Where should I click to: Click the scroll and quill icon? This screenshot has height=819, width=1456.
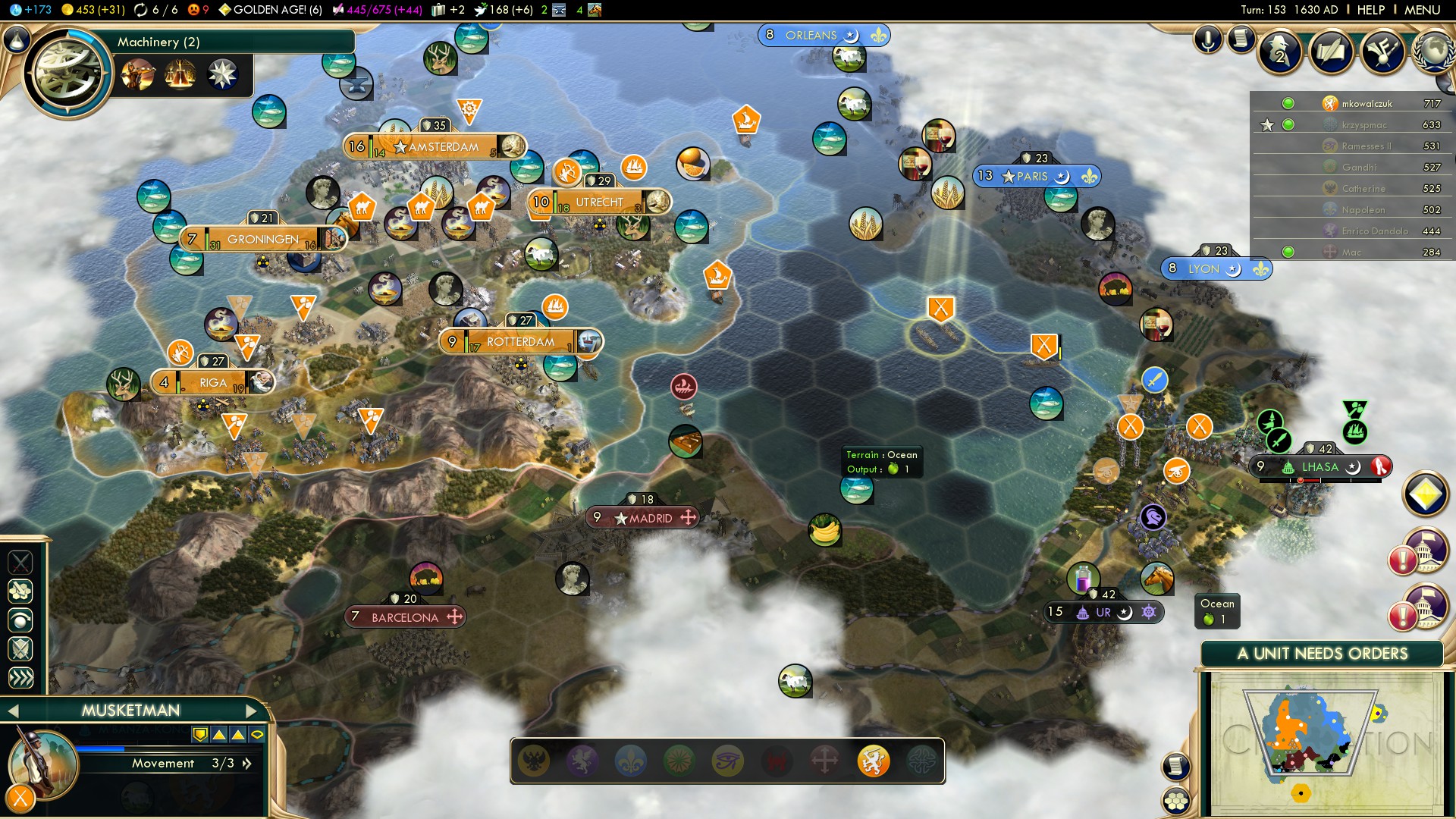coord(1241,39)
